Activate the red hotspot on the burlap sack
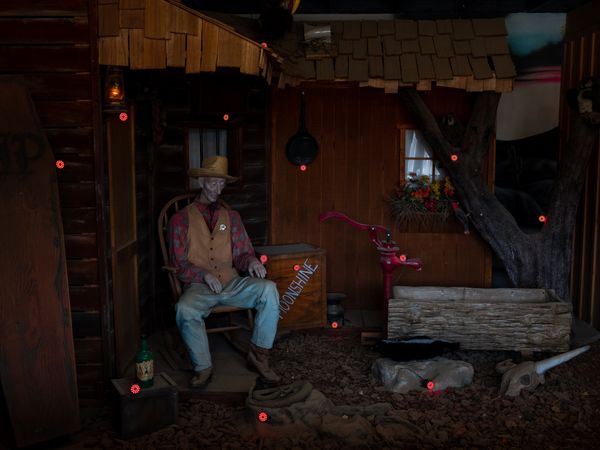Image resolution: width=600 pixels, height=450 pixels. (x=263, y=416)
